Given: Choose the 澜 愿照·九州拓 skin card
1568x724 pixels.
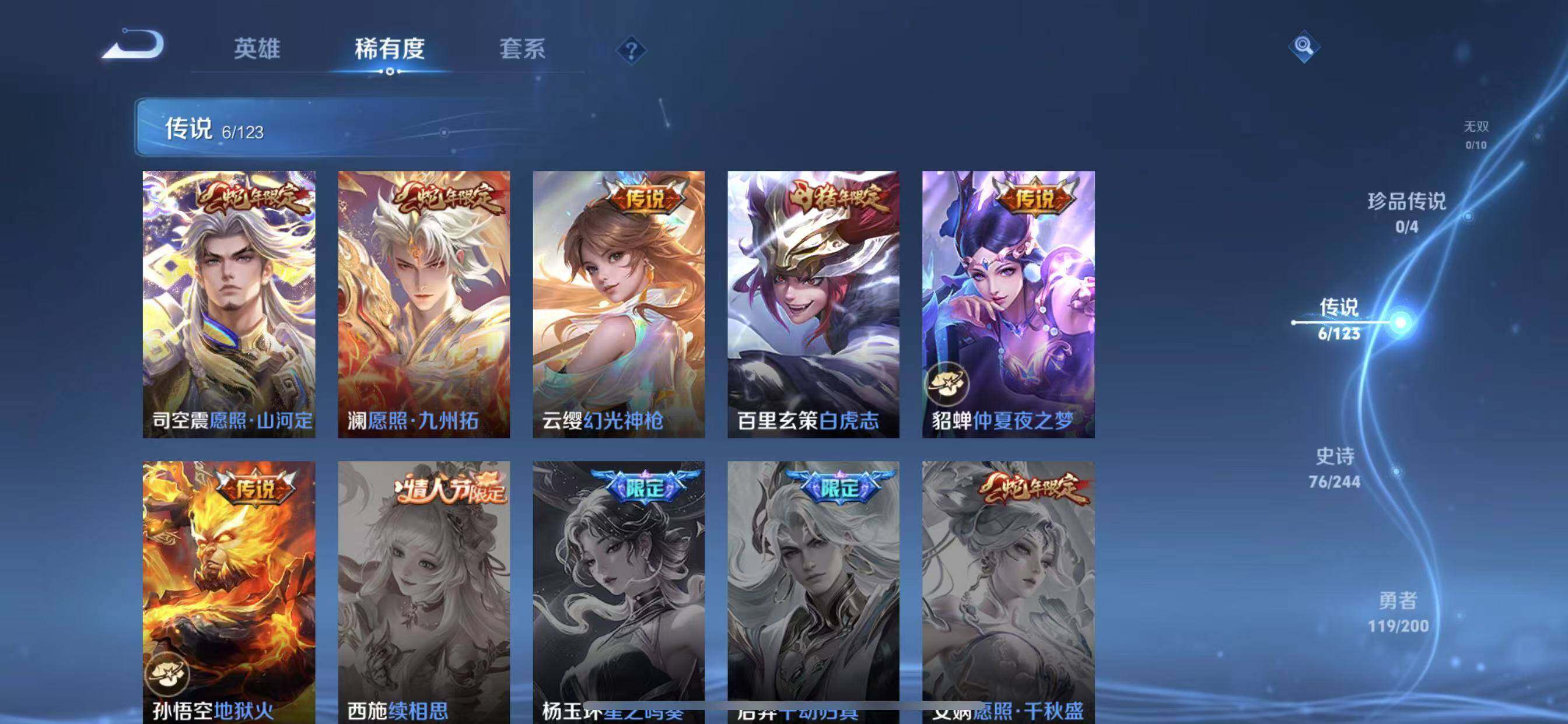Looking at the screenshot, I should 424,304.
